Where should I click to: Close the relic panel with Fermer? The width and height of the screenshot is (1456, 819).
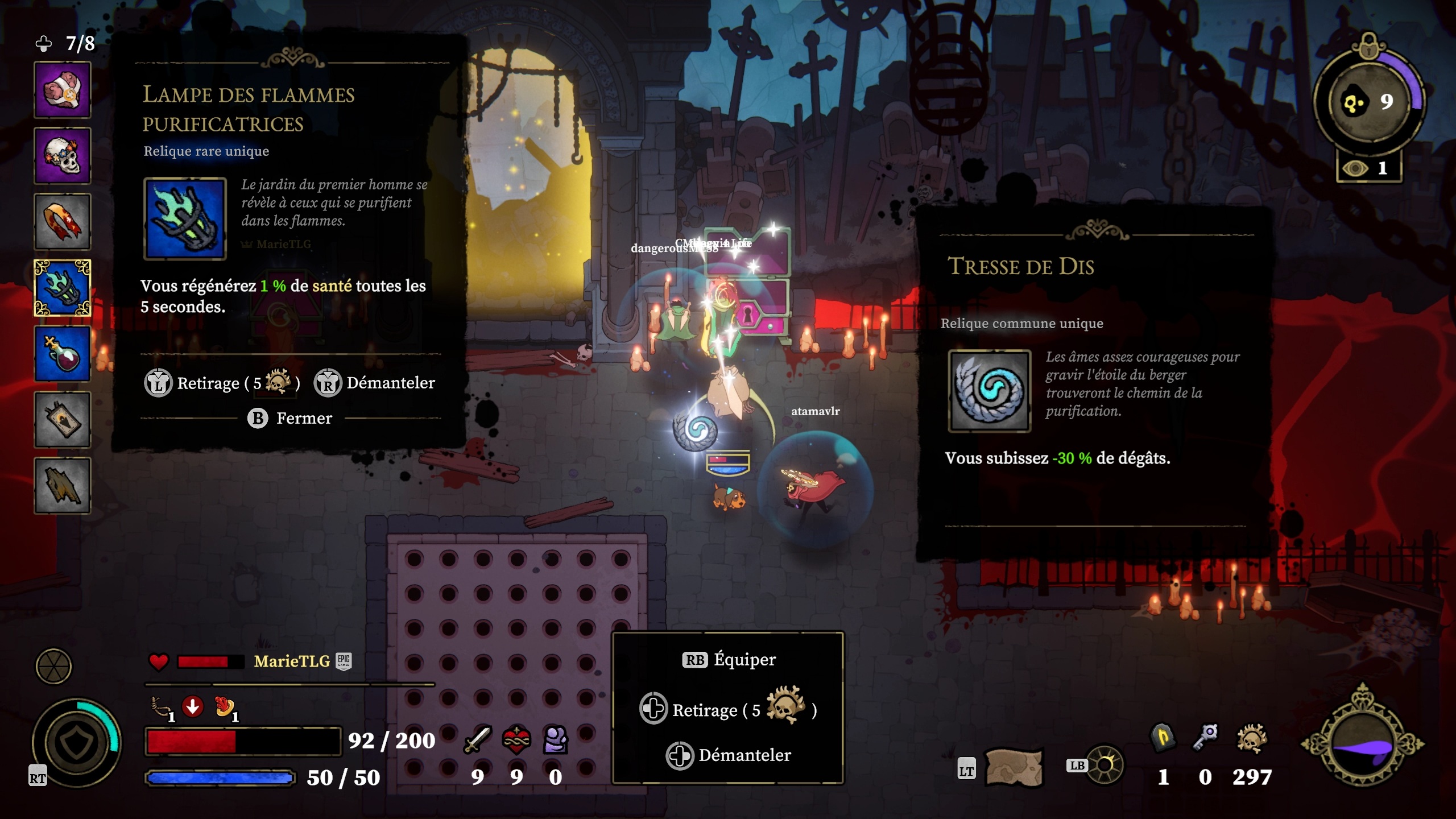(x=290, y=418)
